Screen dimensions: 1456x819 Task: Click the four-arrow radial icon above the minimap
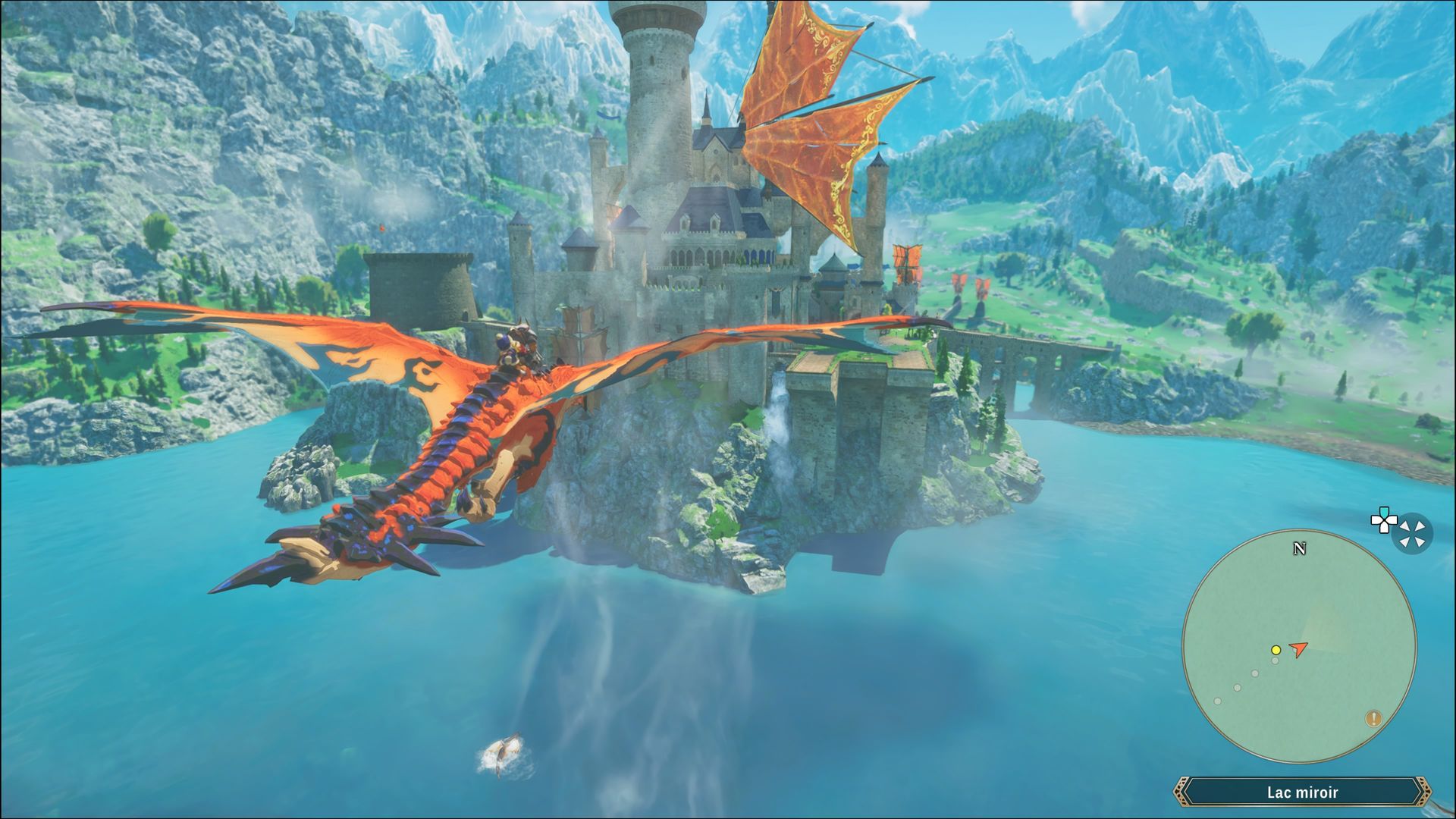(x=1411, y=532)
